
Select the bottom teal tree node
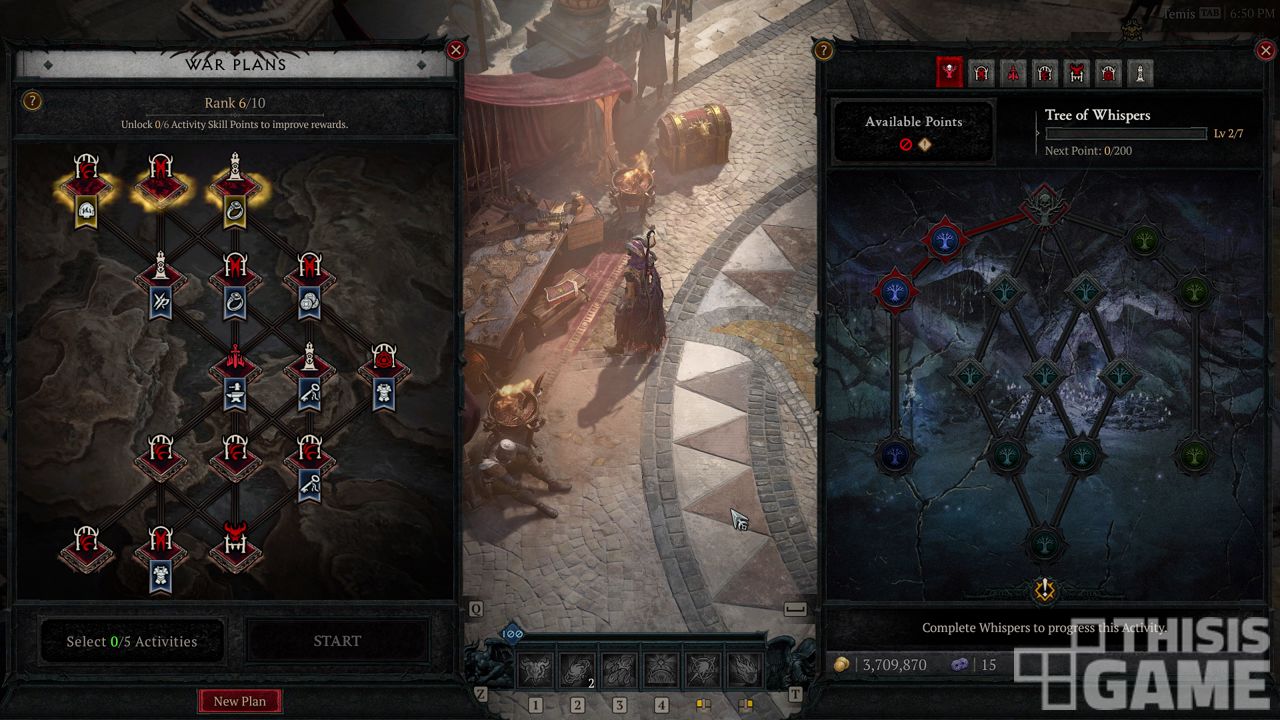pyautogui.click(x=1044, y=545)
